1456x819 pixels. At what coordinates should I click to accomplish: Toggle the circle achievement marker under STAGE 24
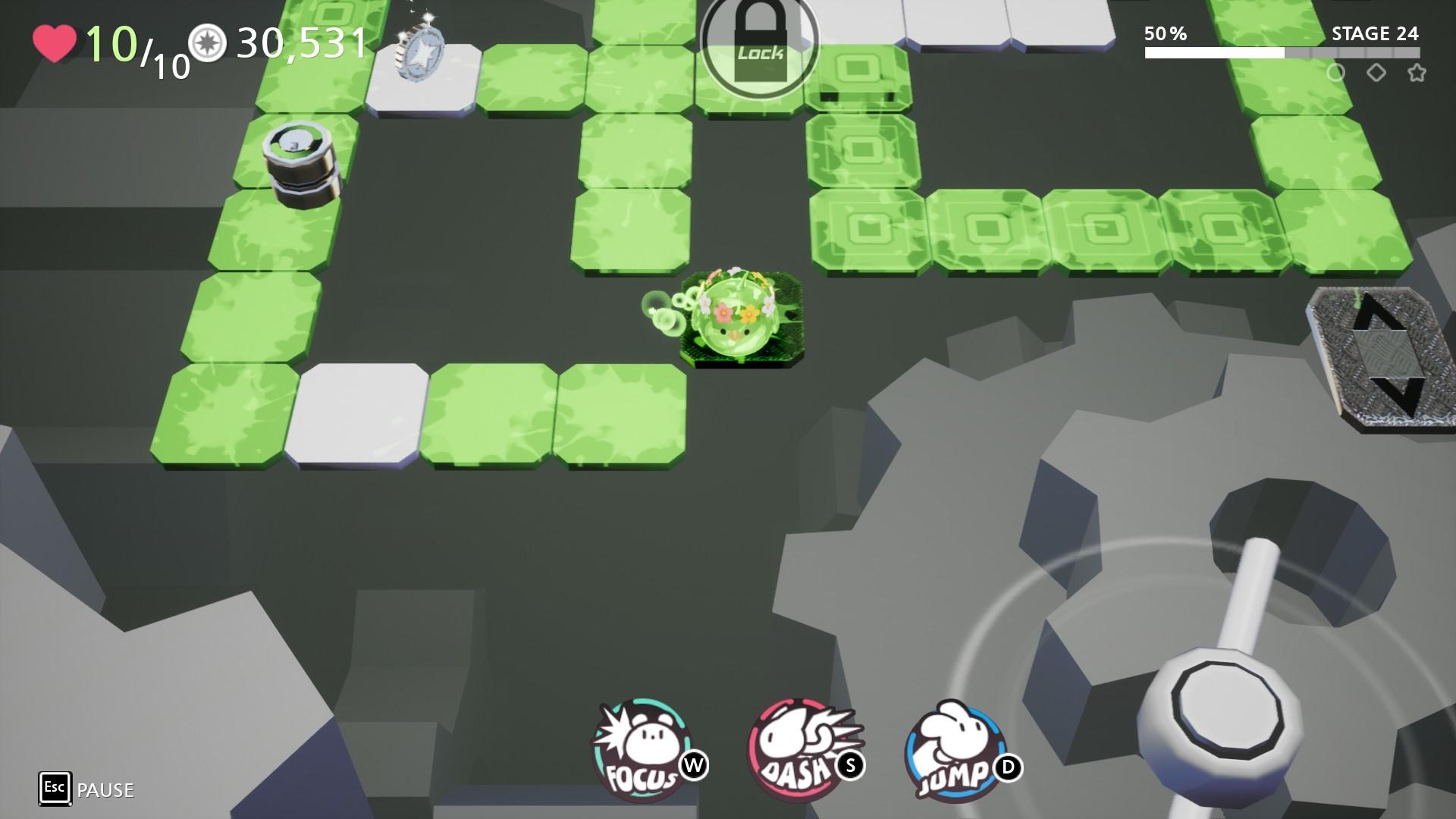1338,74
